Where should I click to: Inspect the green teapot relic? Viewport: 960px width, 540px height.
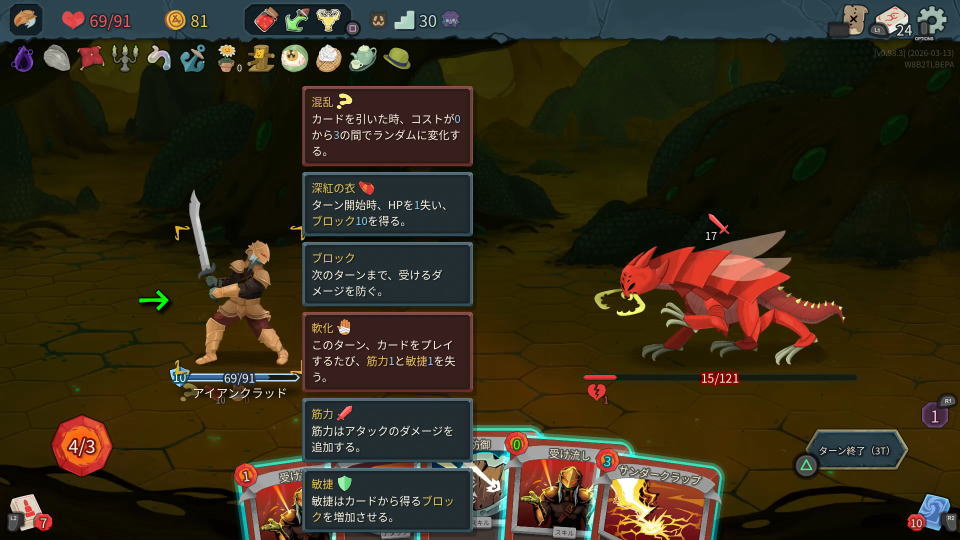(x=362, y=58)
